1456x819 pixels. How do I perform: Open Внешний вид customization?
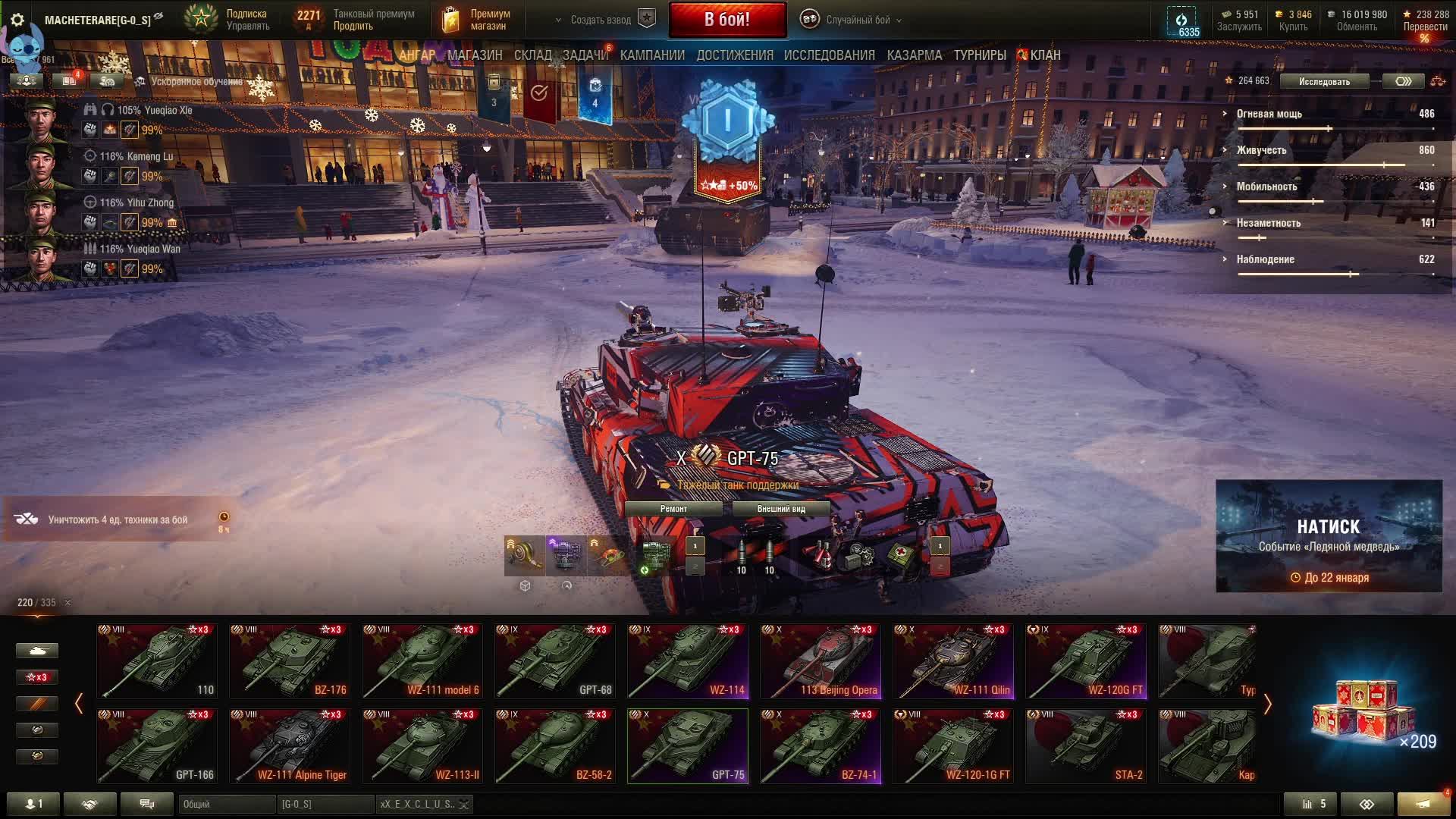780,509
